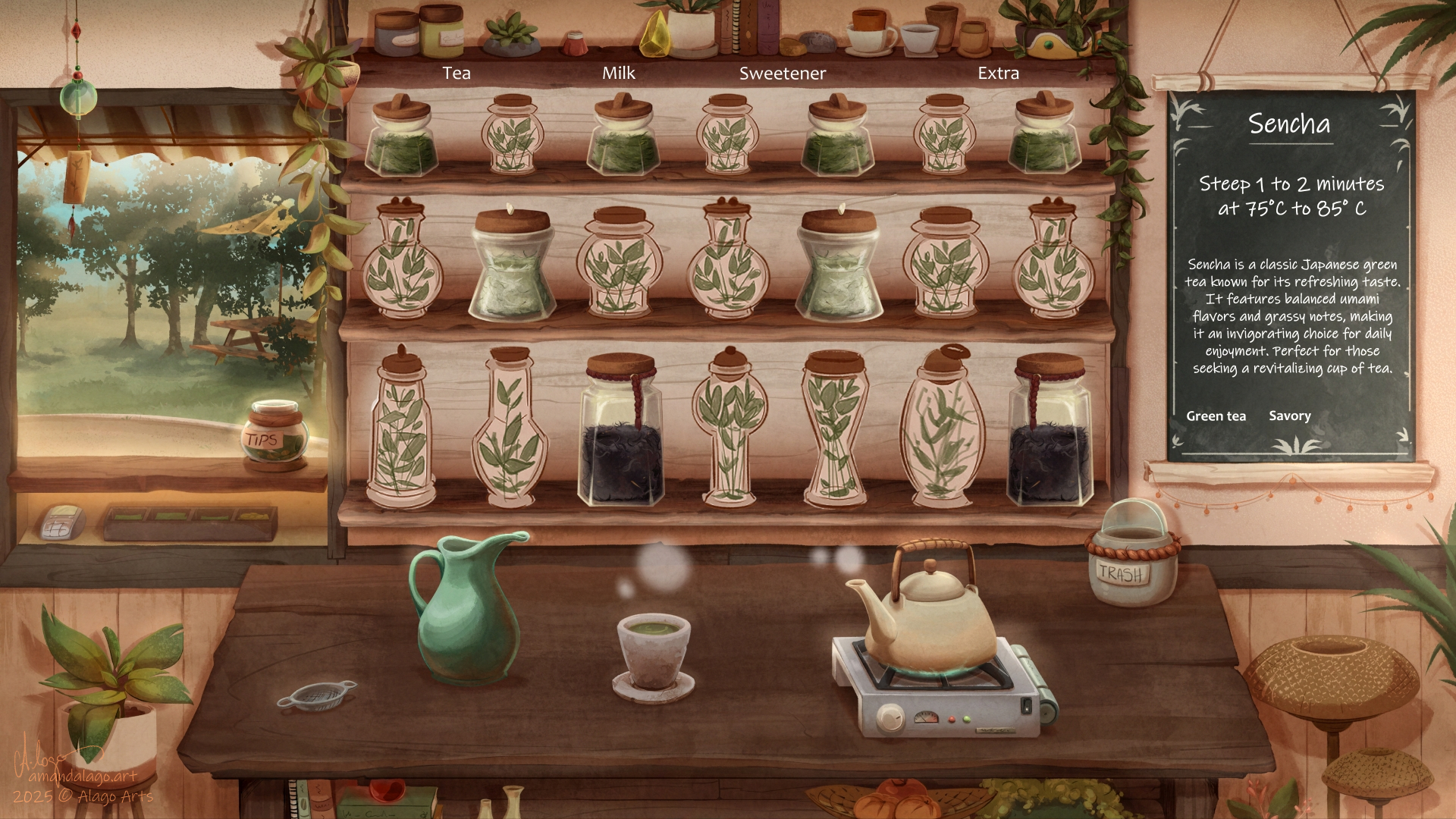The height and width of the screenshot is (819, 1456).
Task: Switch to the Tea tab
Action: point(457,74)
